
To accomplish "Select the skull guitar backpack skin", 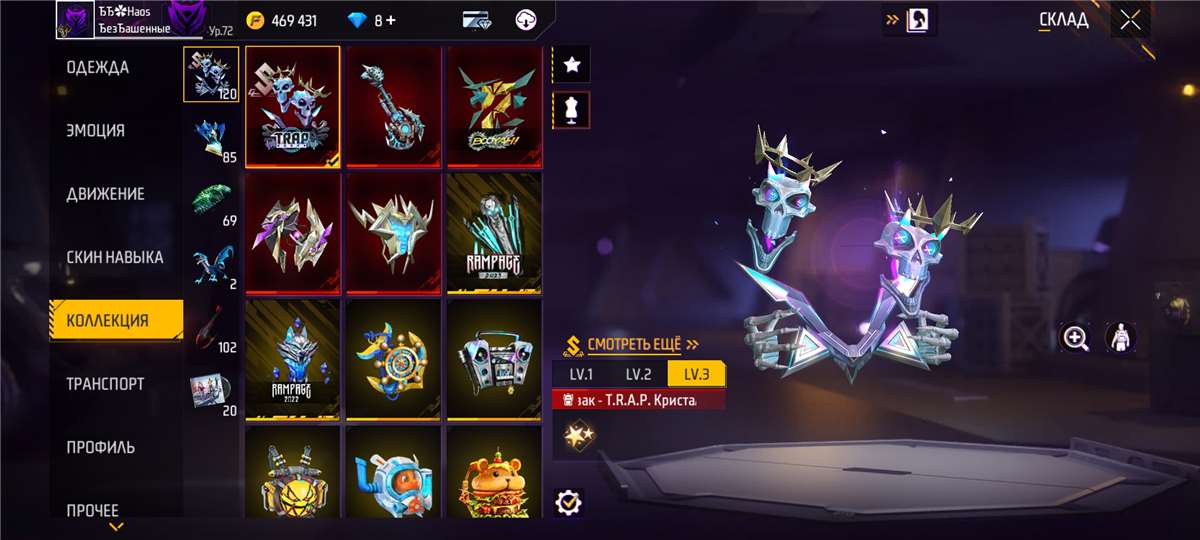I will tap(394, 107).
